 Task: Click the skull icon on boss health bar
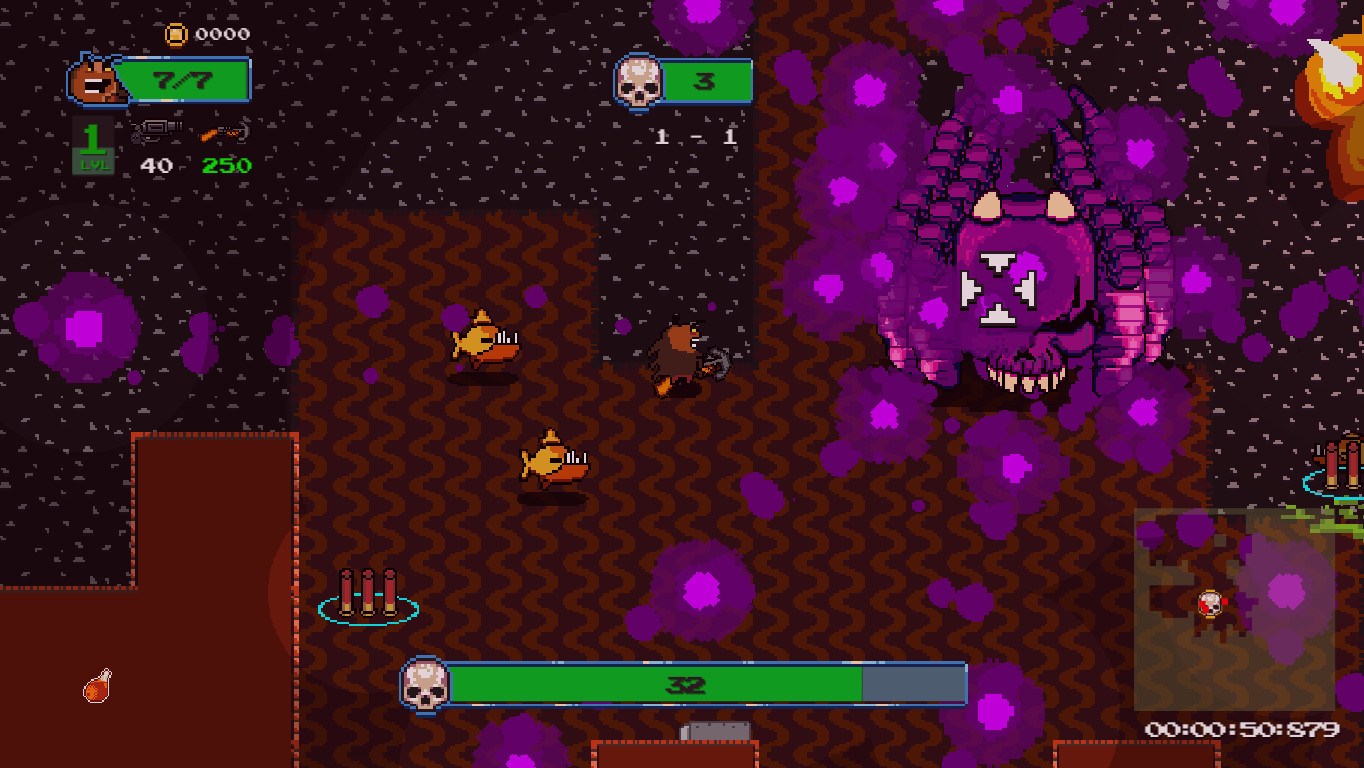429,686
